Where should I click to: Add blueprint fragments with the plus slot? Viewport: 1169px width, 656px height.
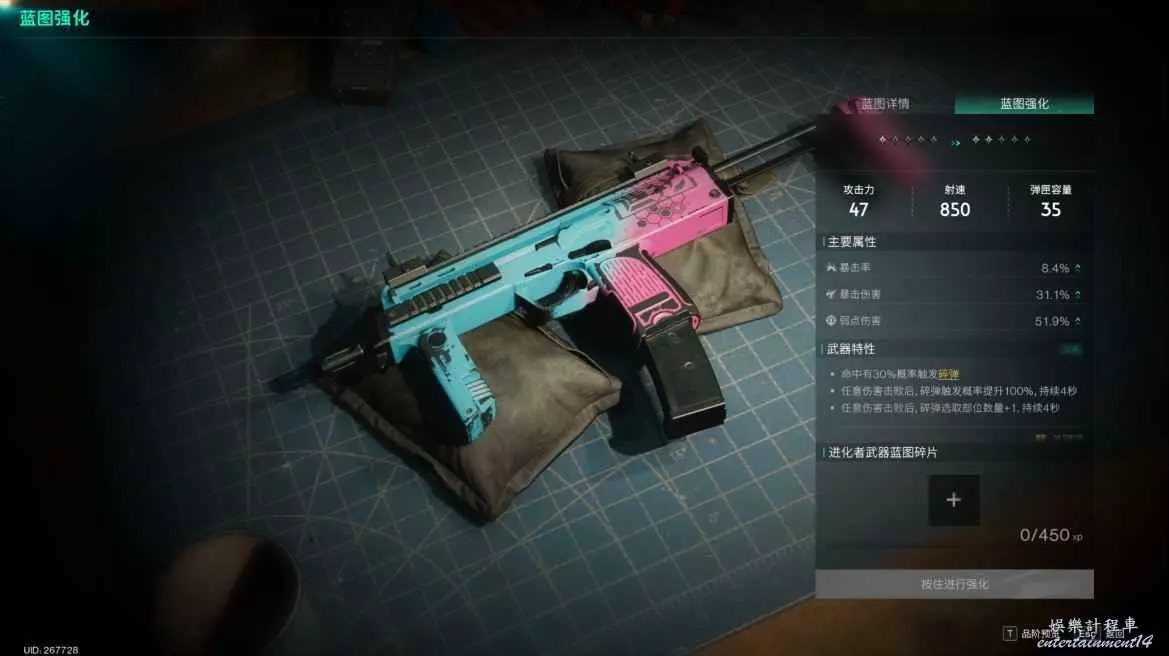click(x=953, y=500)
